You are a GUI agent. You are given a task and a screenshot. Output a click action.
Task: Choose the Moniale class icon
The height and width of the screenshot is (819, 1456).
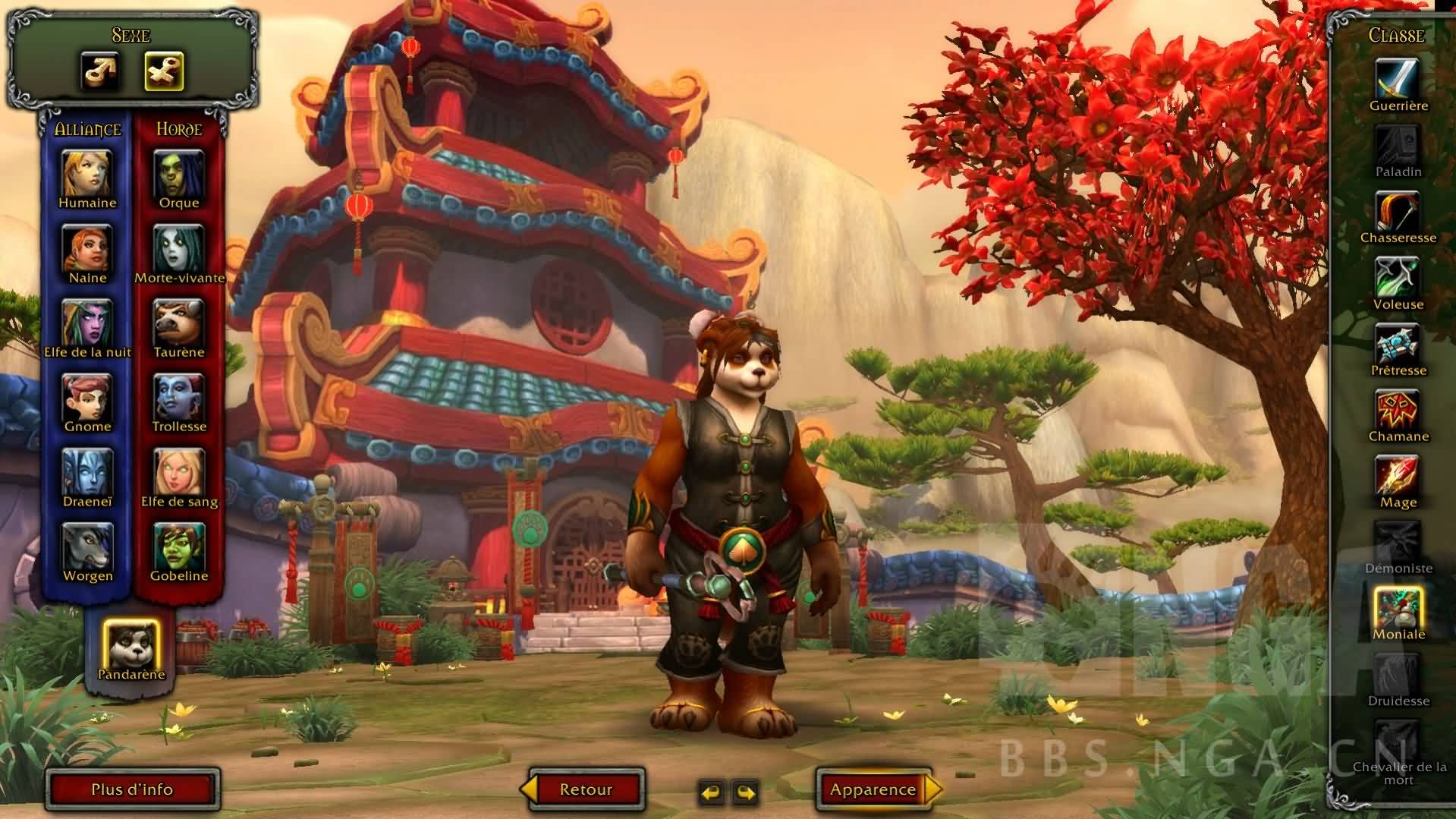[1398, 607]
